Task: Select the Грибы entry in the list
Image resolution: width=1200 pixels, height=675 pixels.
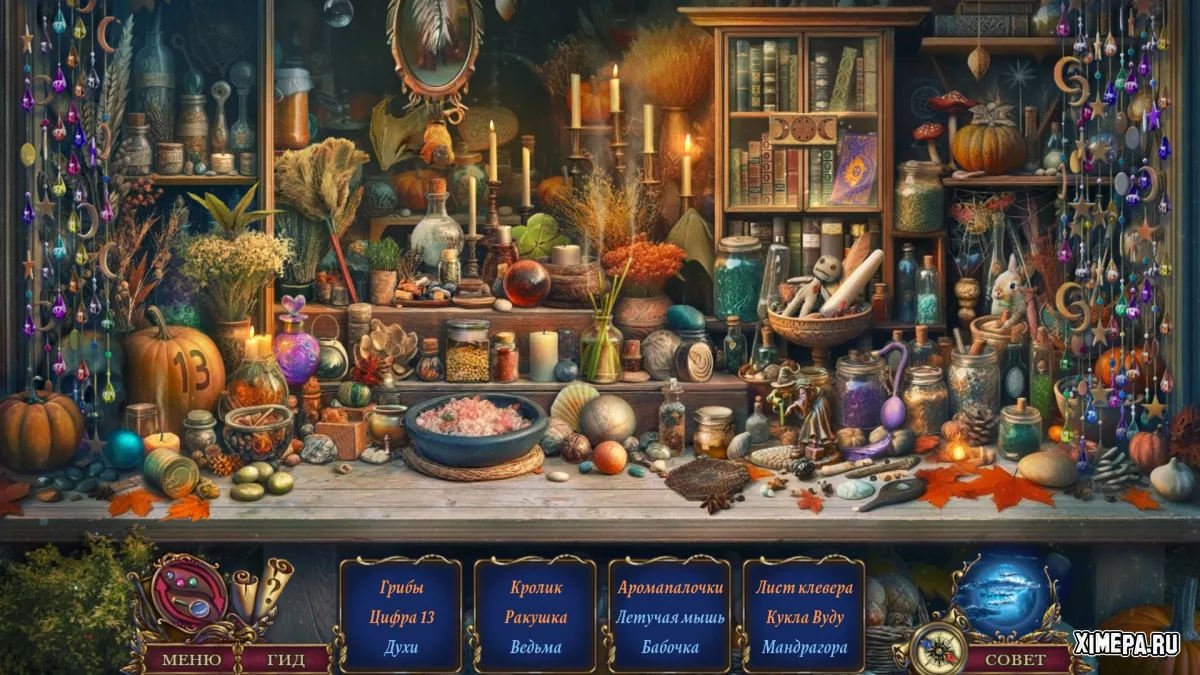Action: coord(401,588)
